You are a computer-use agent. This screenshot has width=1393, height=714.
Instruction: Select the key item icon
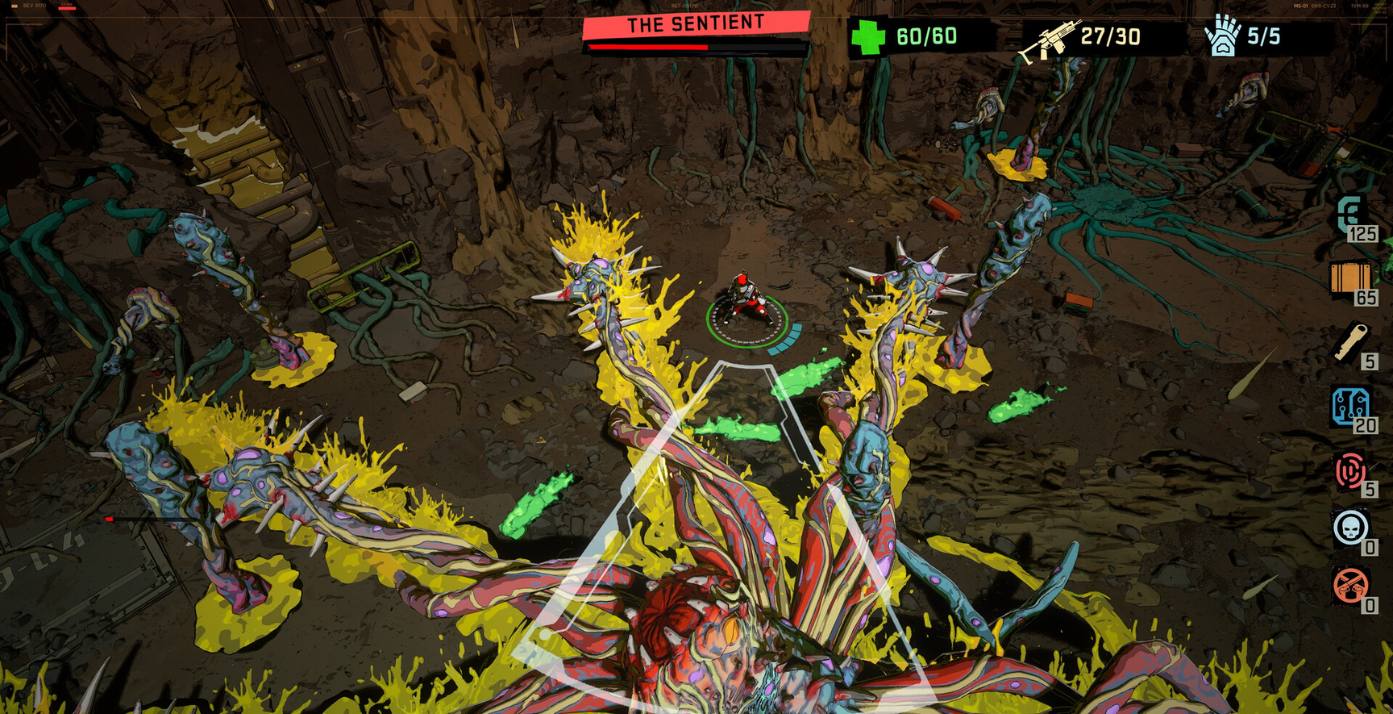[x=1350, y=341]
